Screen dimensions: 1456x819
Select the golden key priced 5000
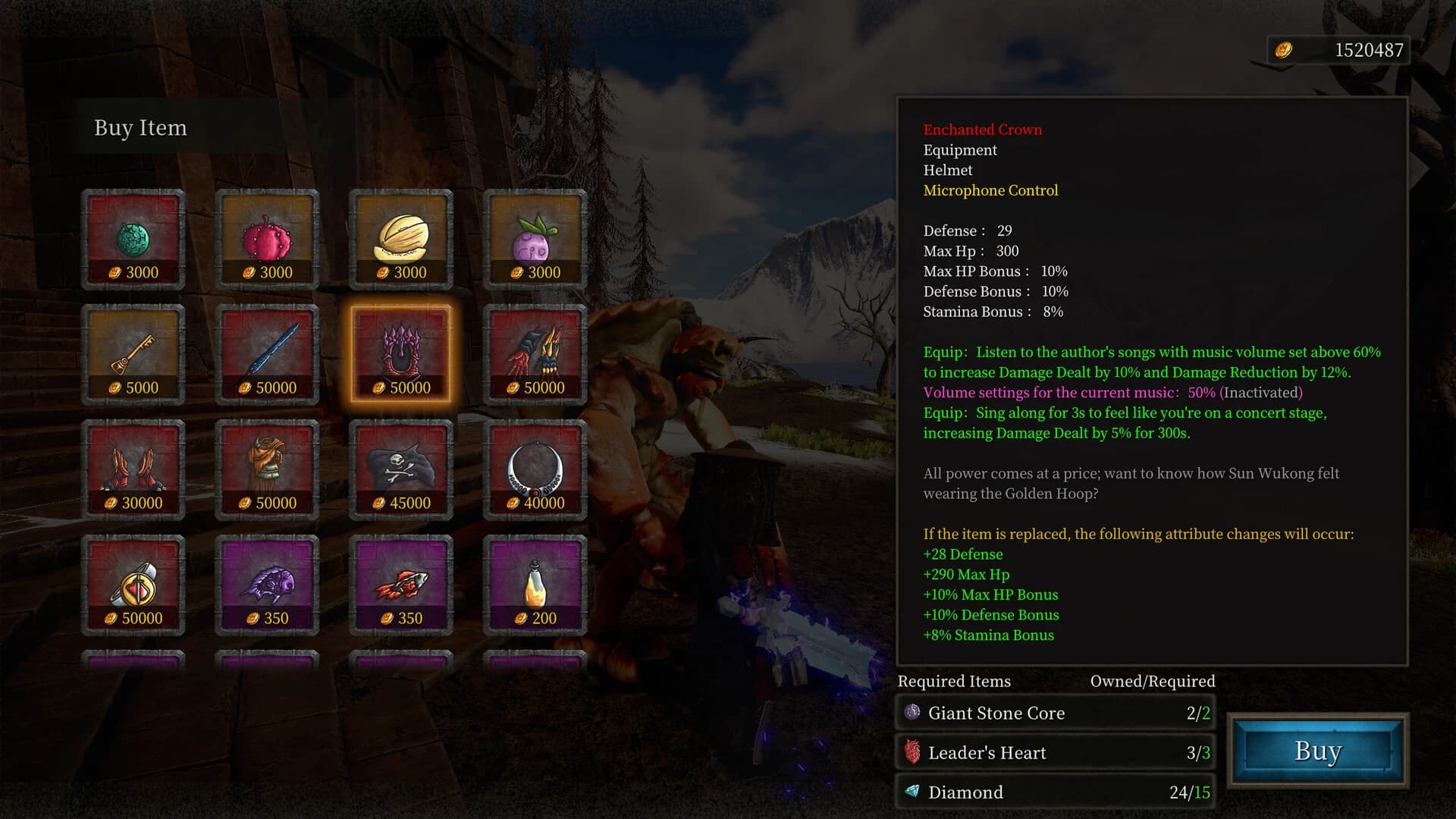[x=133, y=353]
